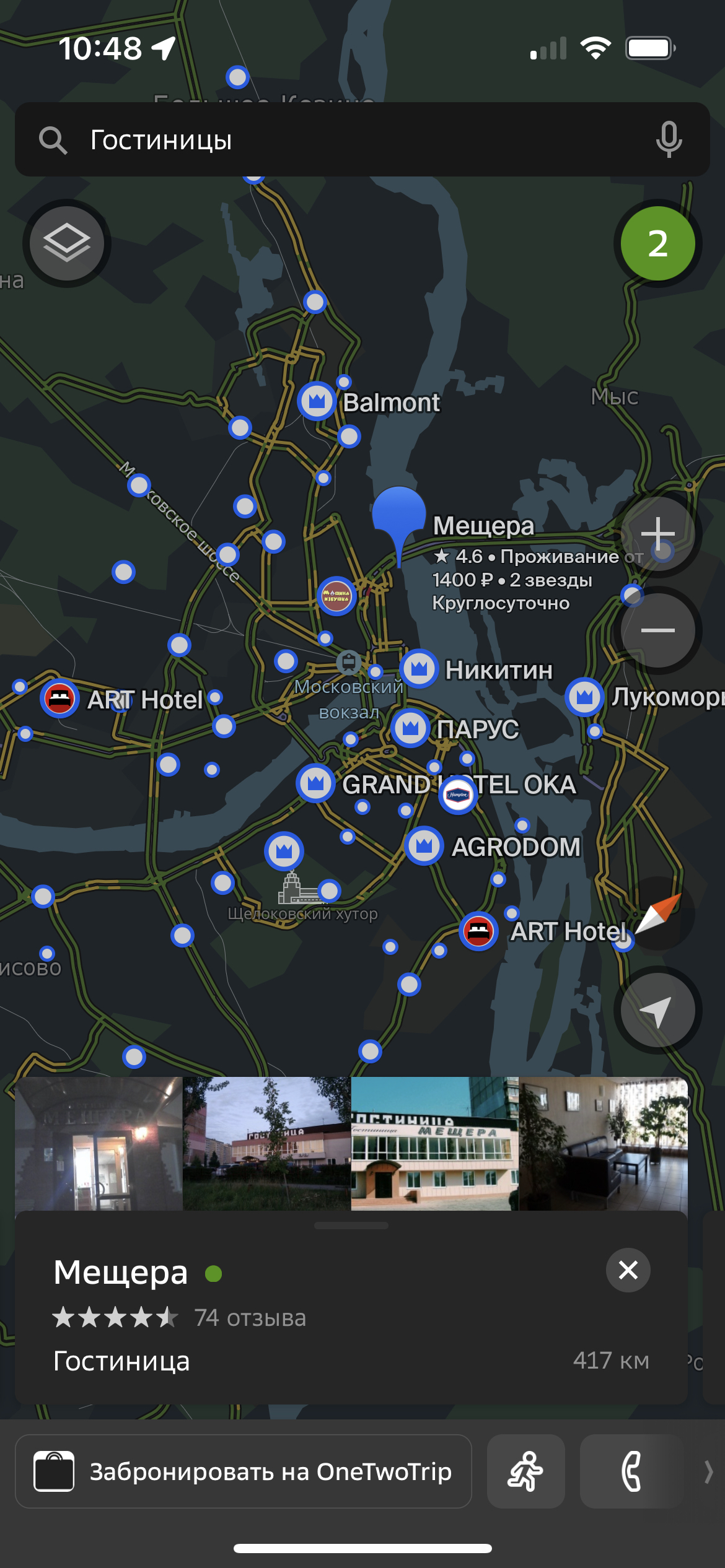Open the map layers button
The image size is (725, 1568).
coord(67,243)
